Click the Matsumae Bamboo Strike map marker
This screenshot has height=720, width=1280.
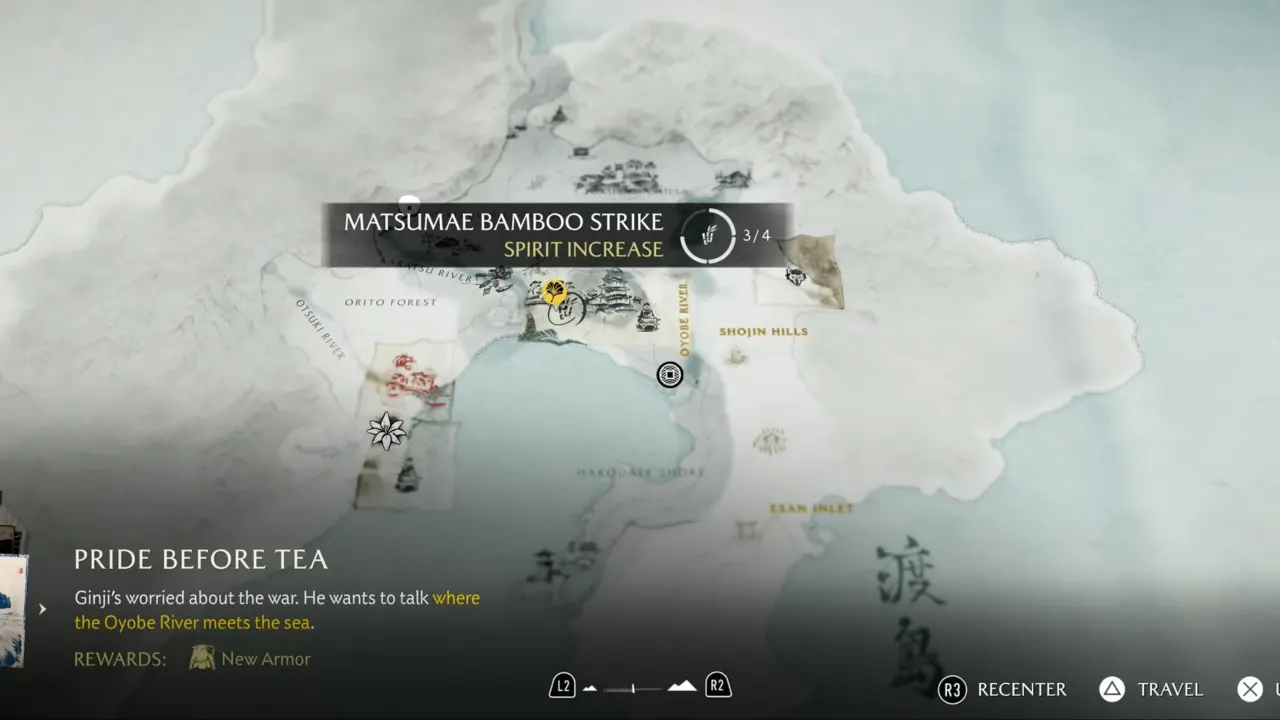point(569,310)
